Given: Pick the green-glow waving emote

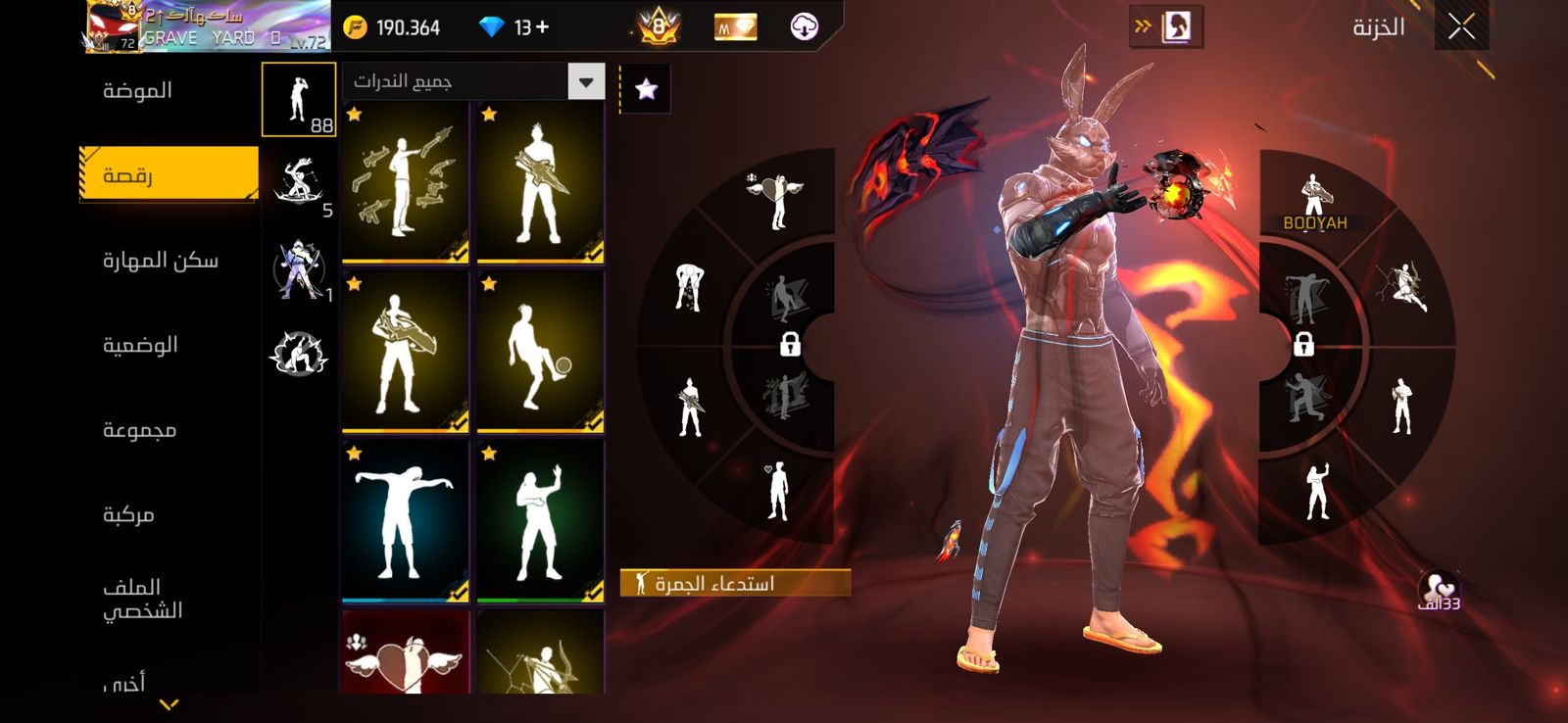Looking at the screenshot, I should (540, 520).
